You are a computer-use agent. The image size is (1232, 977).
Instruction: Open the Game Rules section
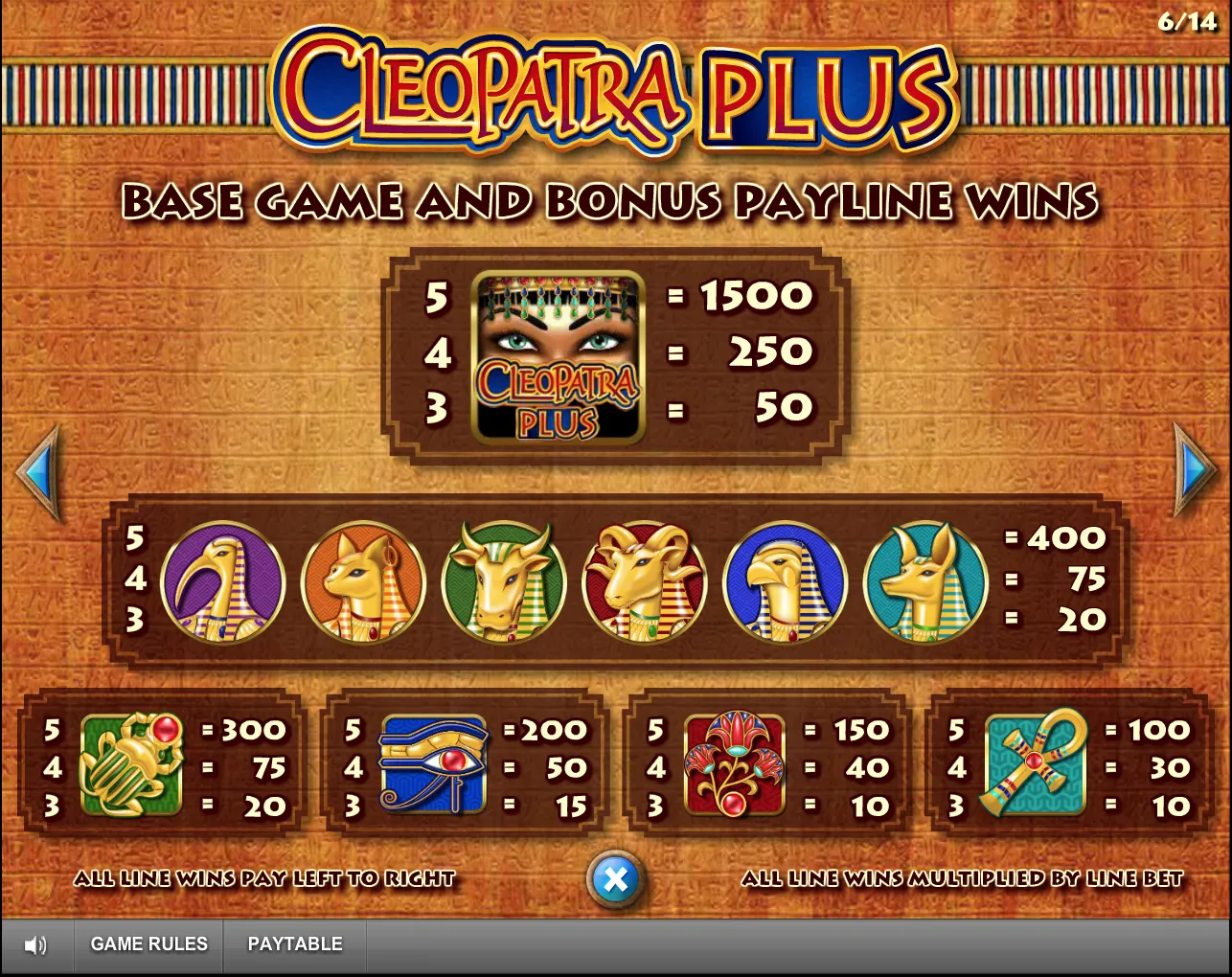[x=148, y=944]
